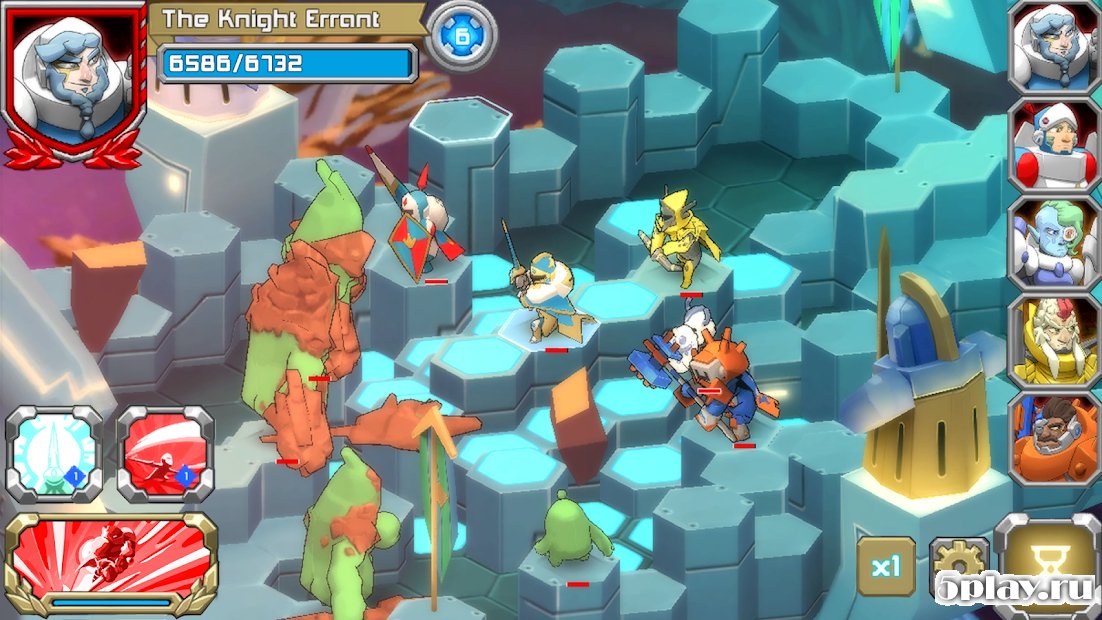Click the blue action points orb
Image resolution: width=1102 pixels, height=620 pixels.
461,36
